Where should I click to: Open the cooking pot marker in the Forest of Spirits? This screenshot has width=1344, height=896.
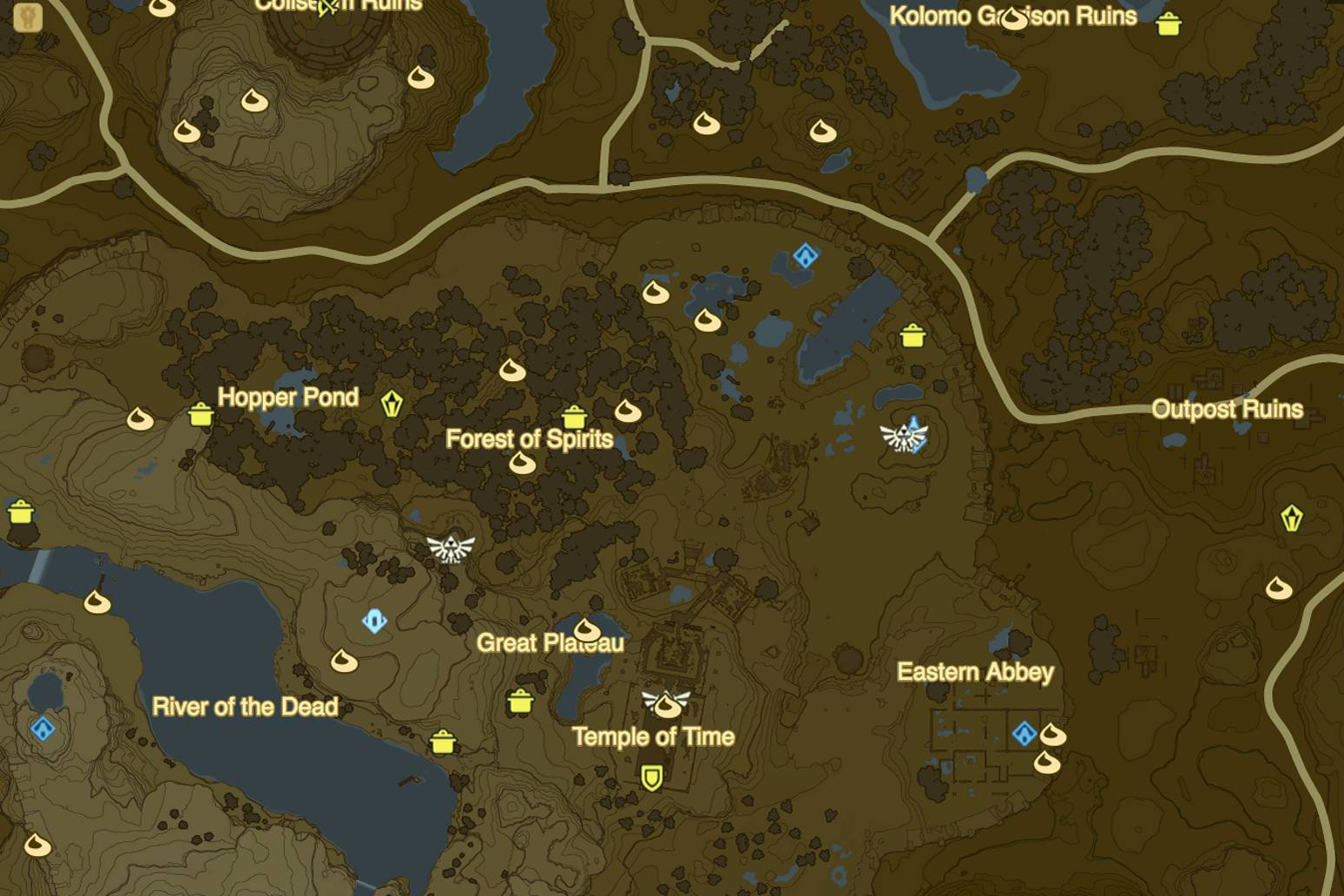point(575,415)
